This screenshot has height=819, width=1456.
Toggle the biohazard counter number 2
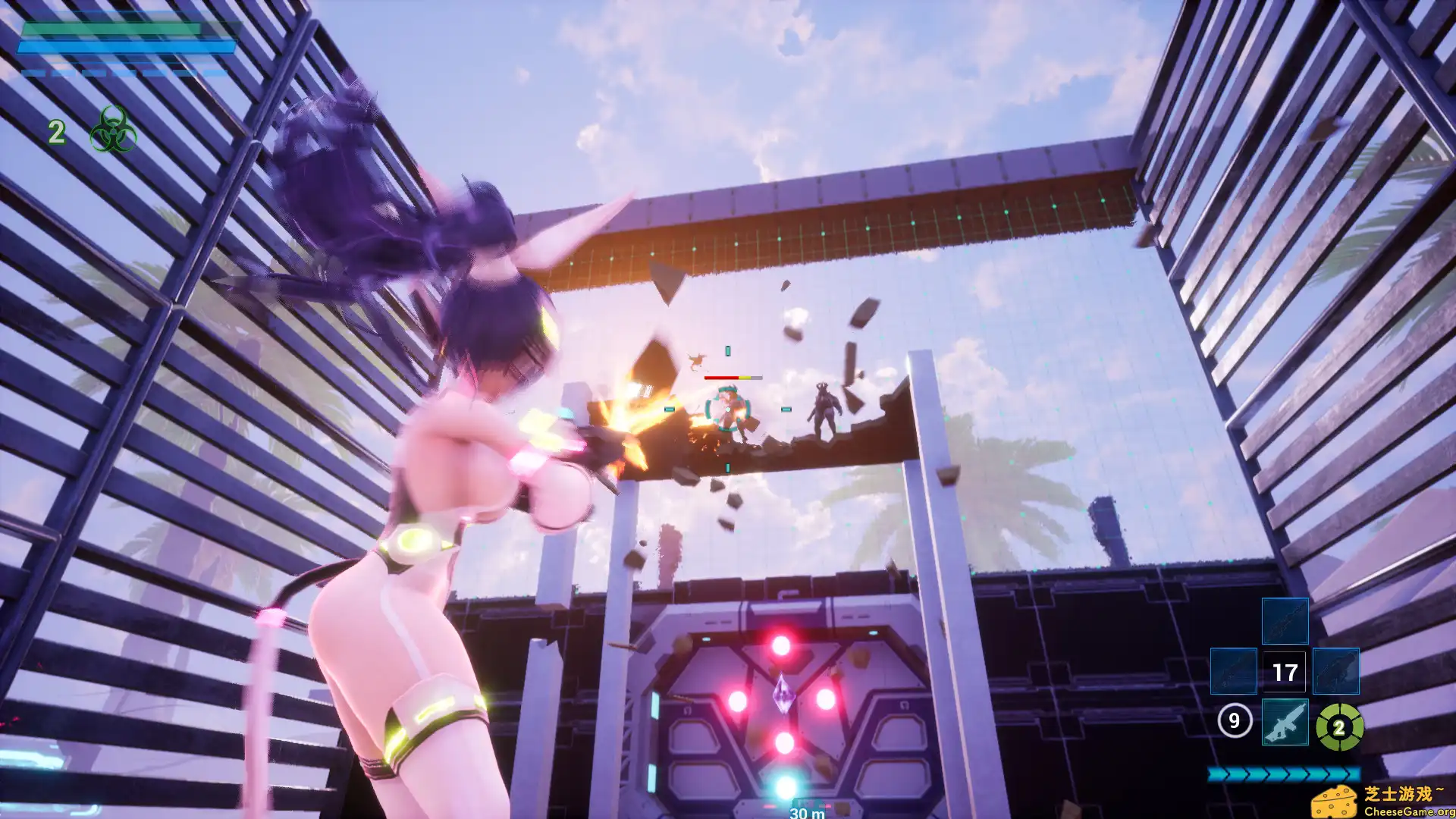[x=55, y=133]
